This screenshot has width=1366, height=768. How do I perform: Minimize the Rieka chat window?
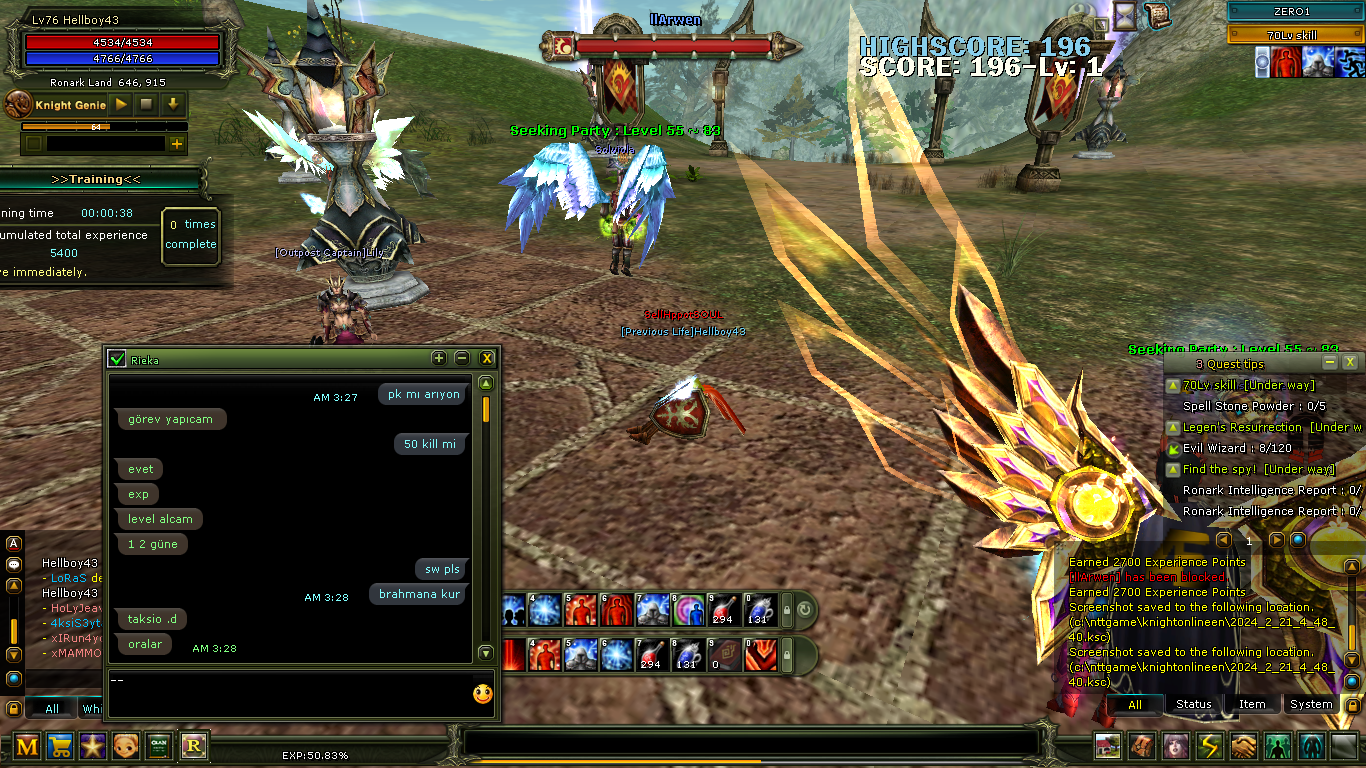[462, 358]
